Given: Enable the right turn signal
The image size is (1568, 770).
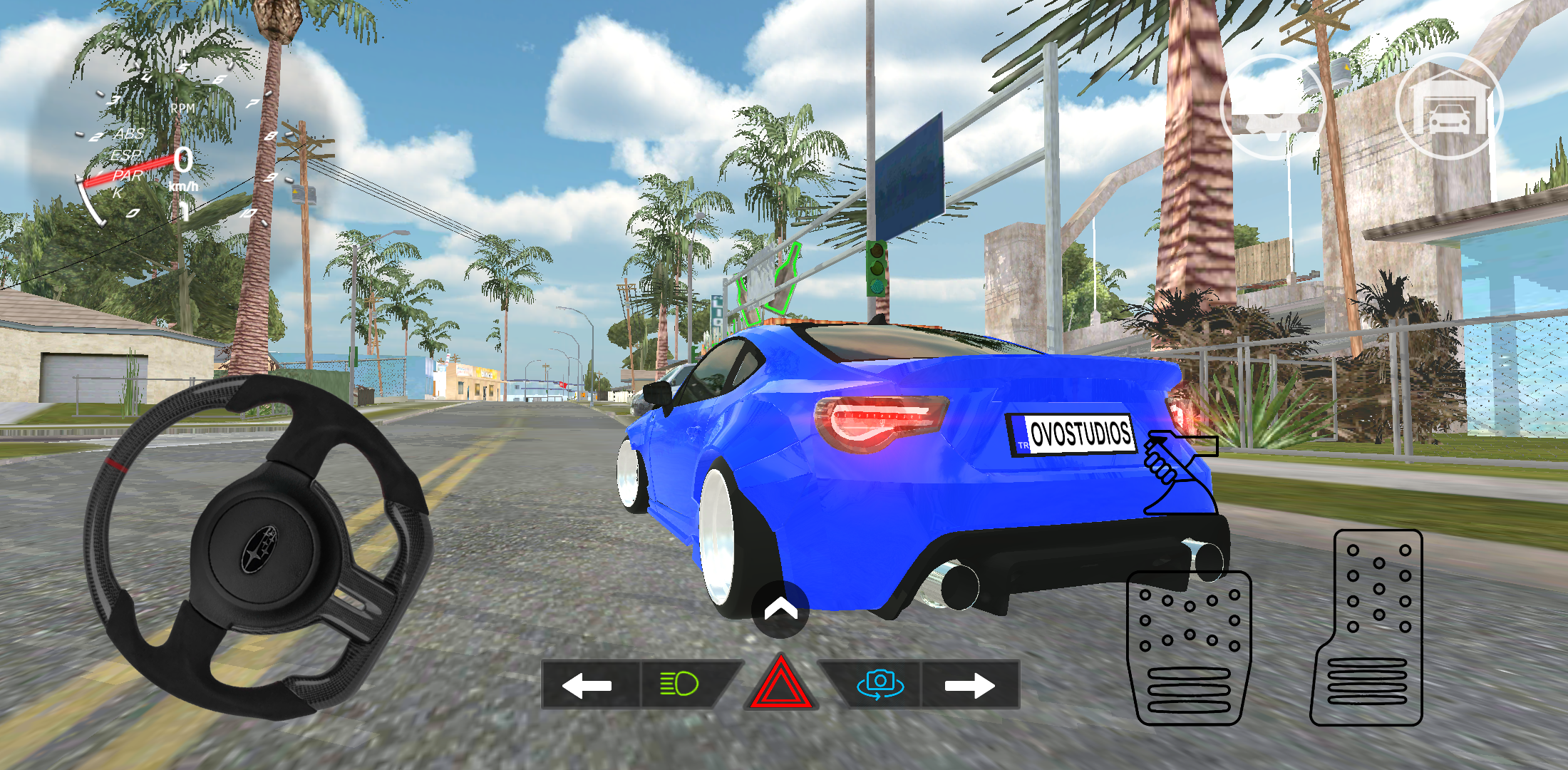Looking at the screenshot, I should click(970, 684).
